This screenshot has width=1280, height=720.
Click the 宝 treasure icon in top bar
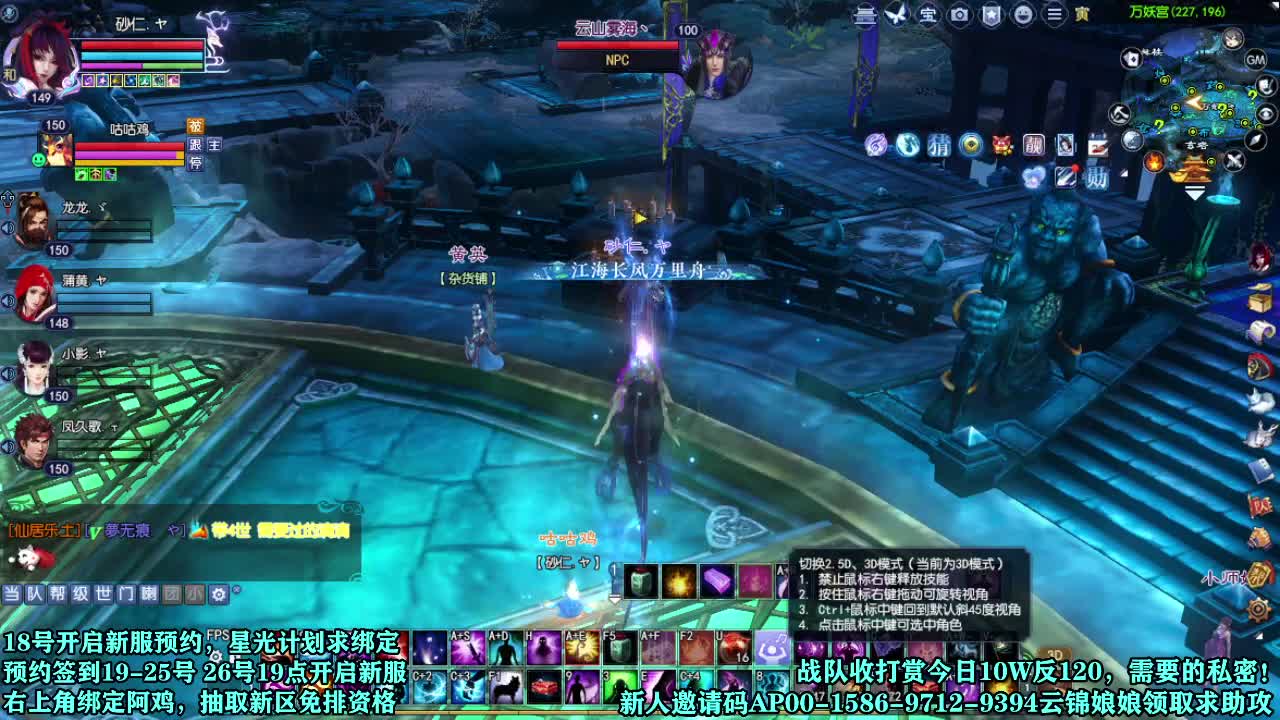tap(928, 14)
